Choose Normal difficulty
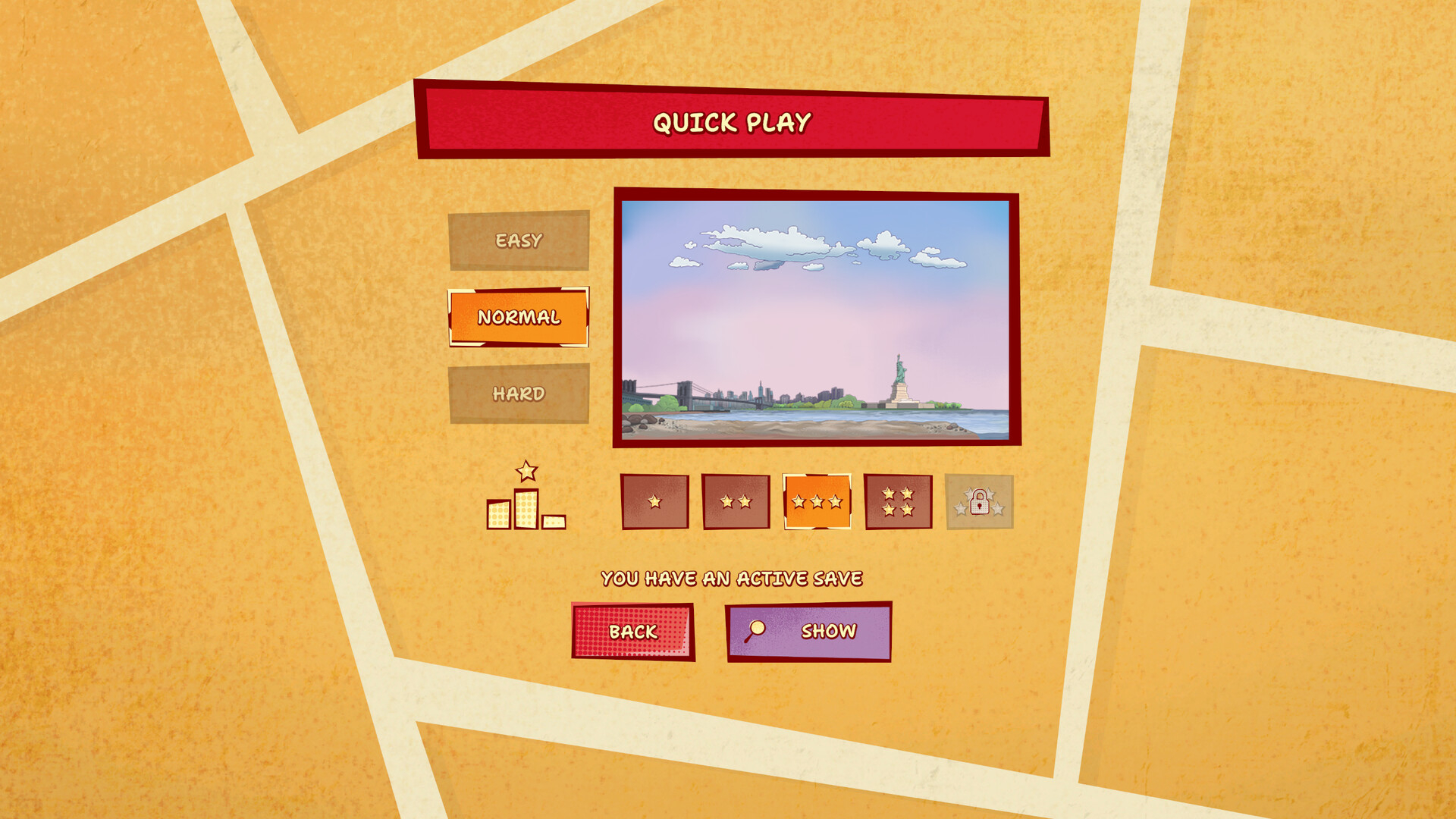The width and height of the screenshot is (1456, 819). coord(519,317)
